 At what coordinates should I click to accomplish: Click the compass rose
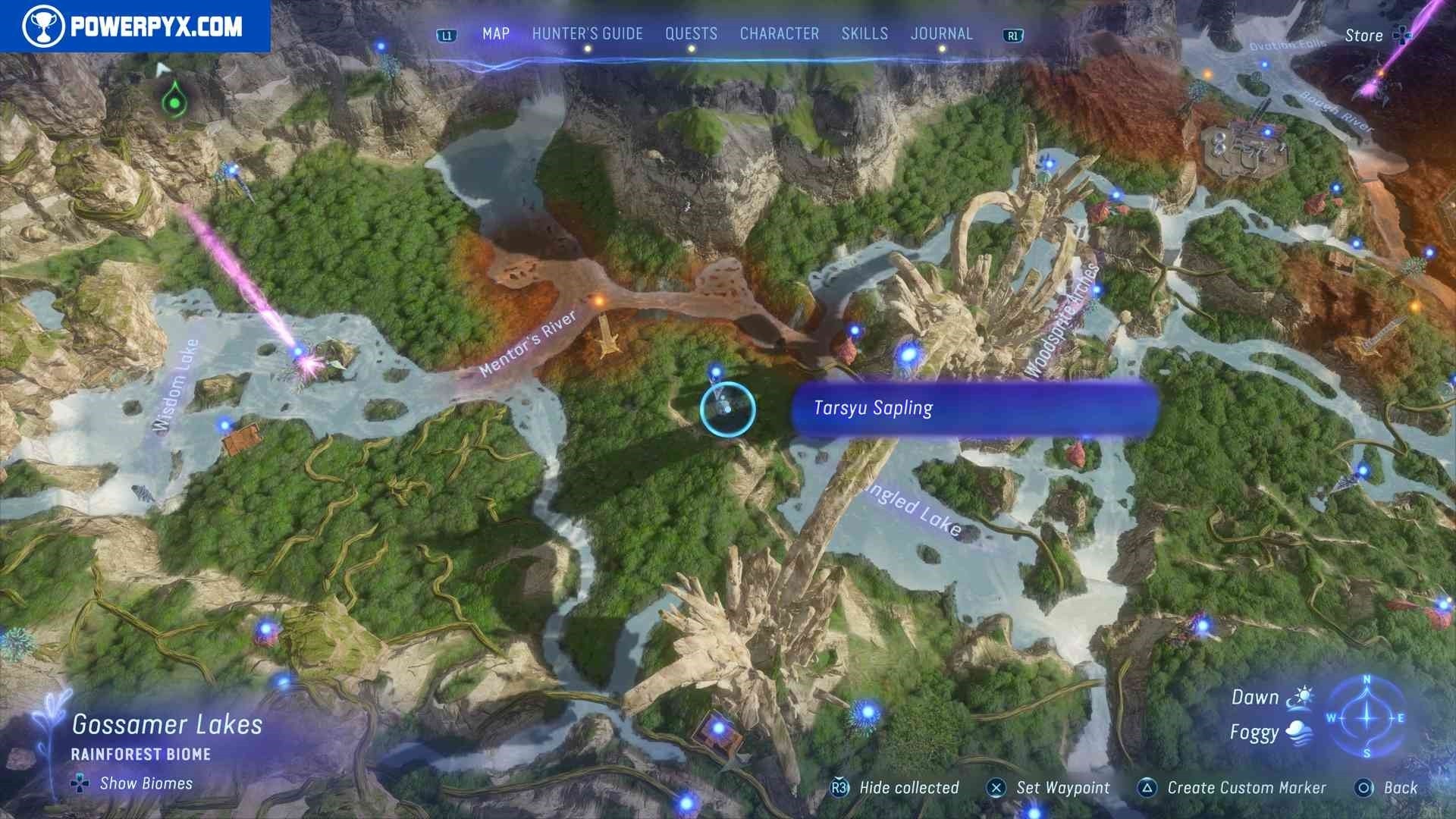(x=1367, y=717)
